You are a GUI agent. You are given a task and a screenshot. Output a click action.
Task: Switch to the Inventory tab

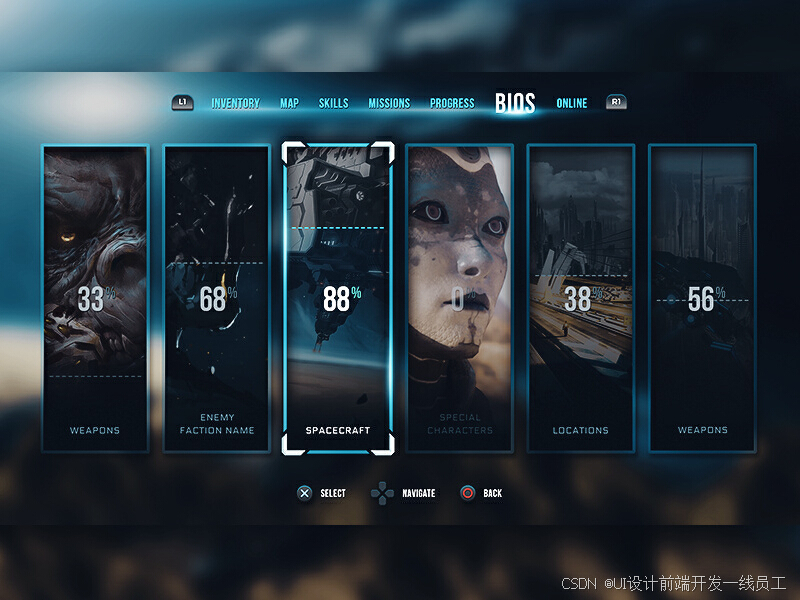[235, 103]
